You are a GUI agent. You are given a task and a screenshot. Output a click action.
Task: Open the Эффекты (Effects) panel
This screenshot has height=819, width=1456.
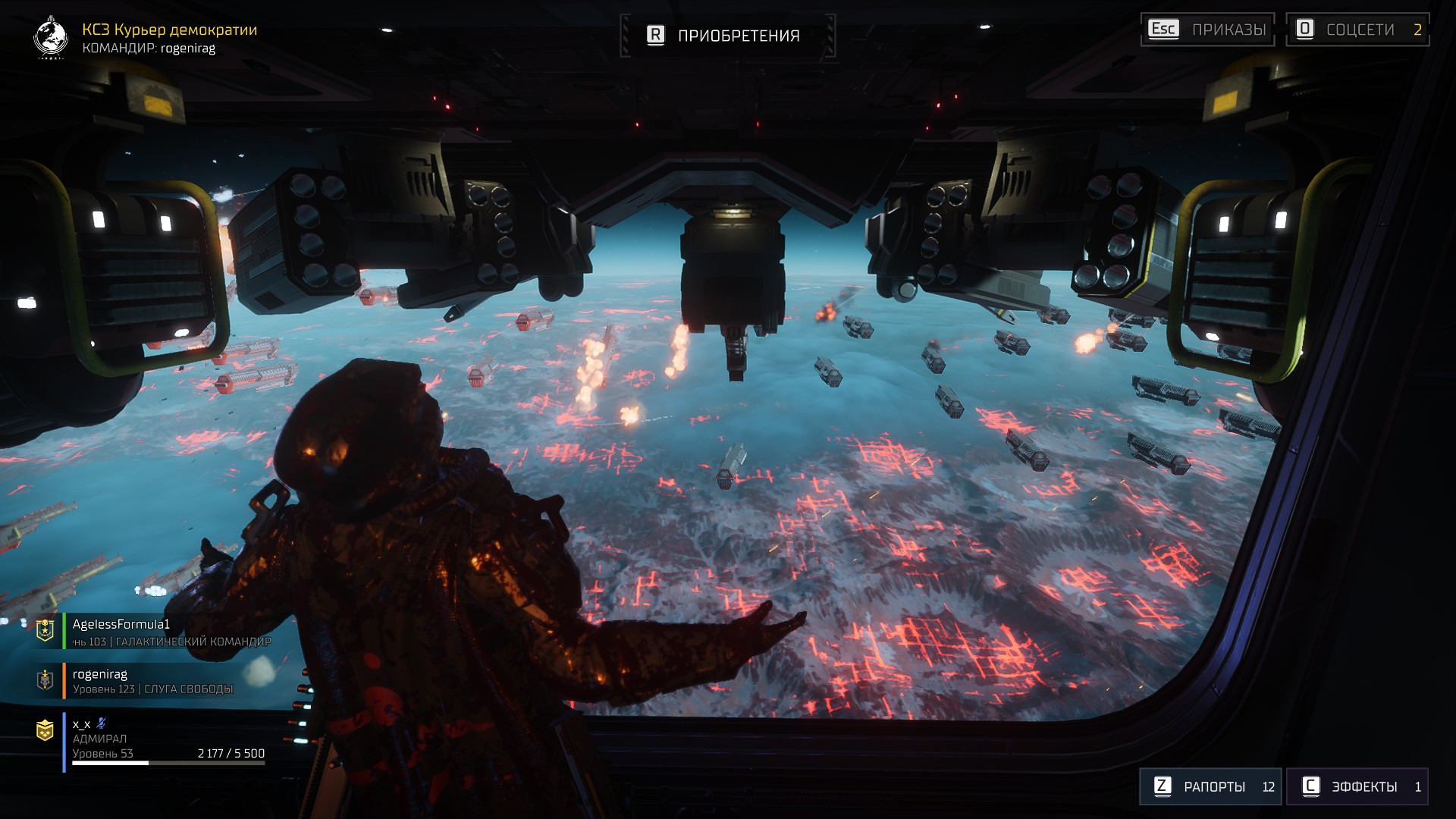1357,786
